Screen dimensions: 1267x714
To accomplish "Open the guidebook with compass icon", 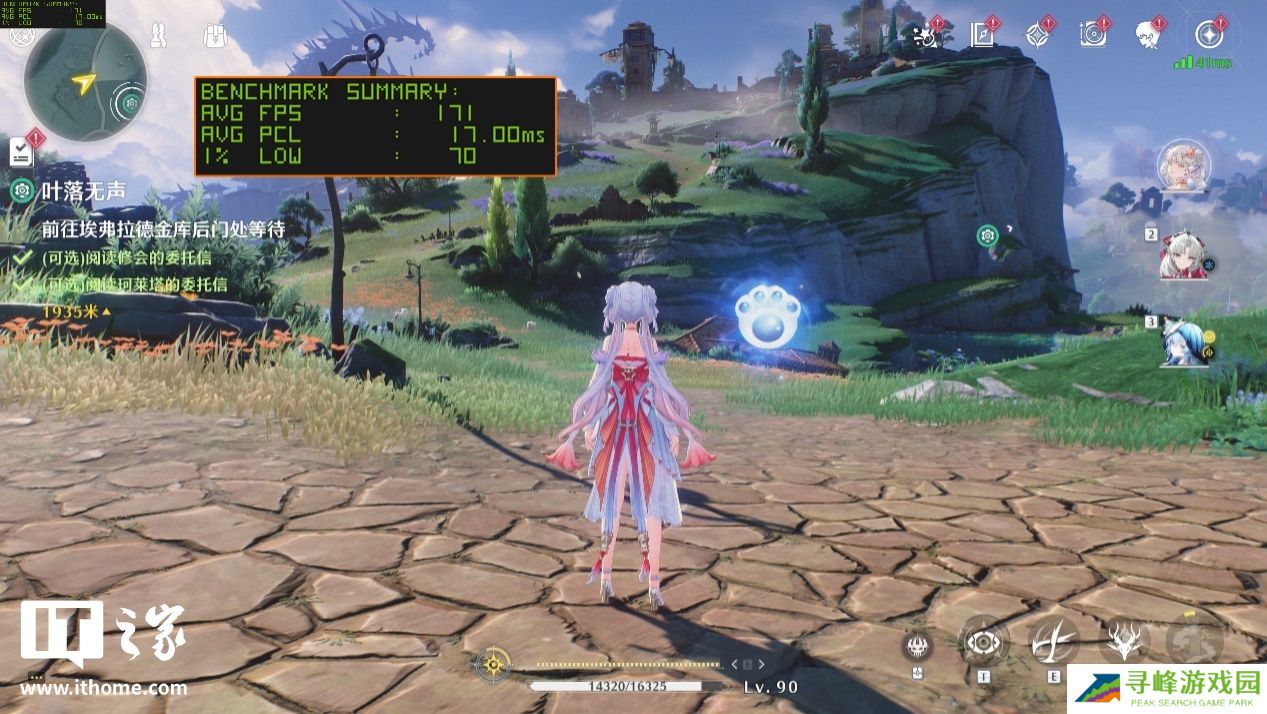I will [x=982, y=35].
